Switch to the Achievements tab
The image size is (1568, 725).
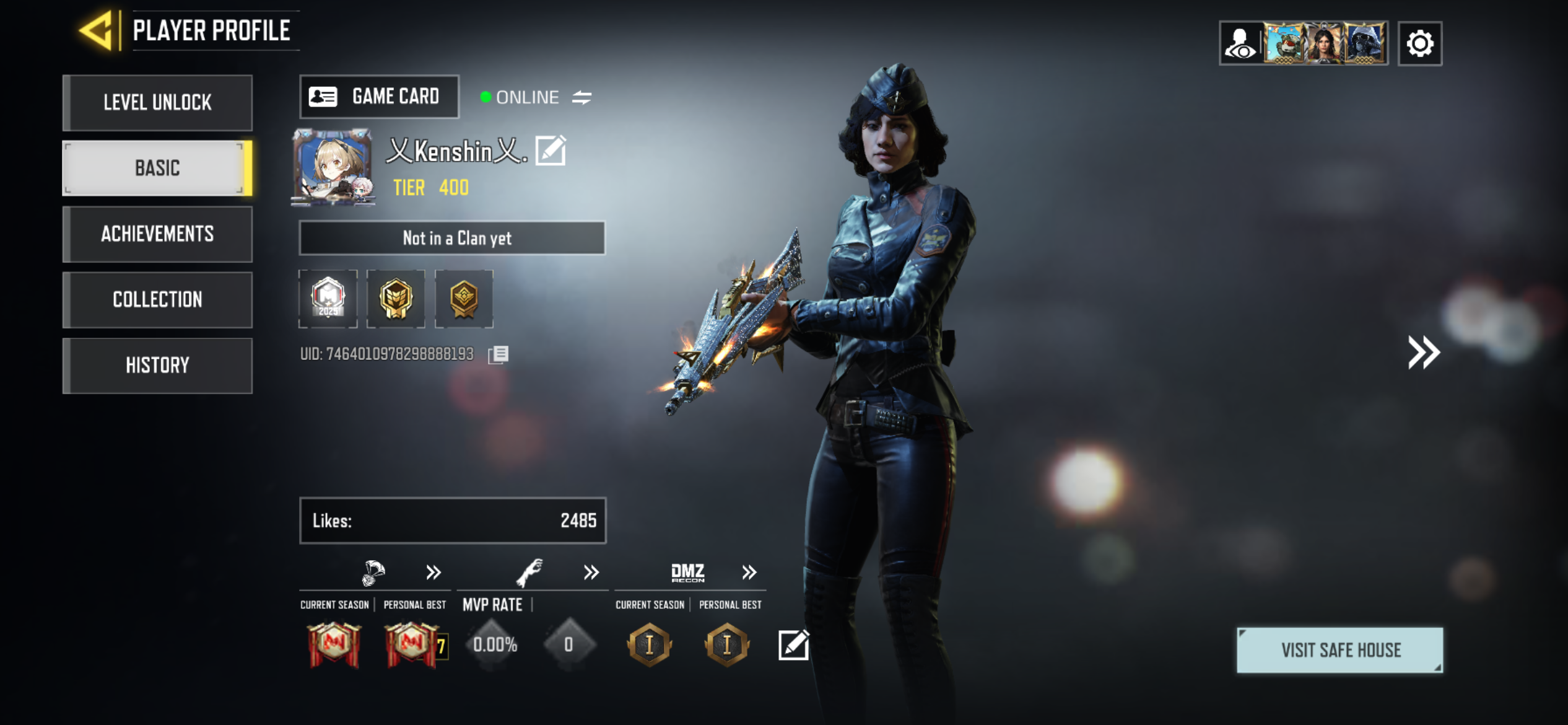click(x=157, y=234)
